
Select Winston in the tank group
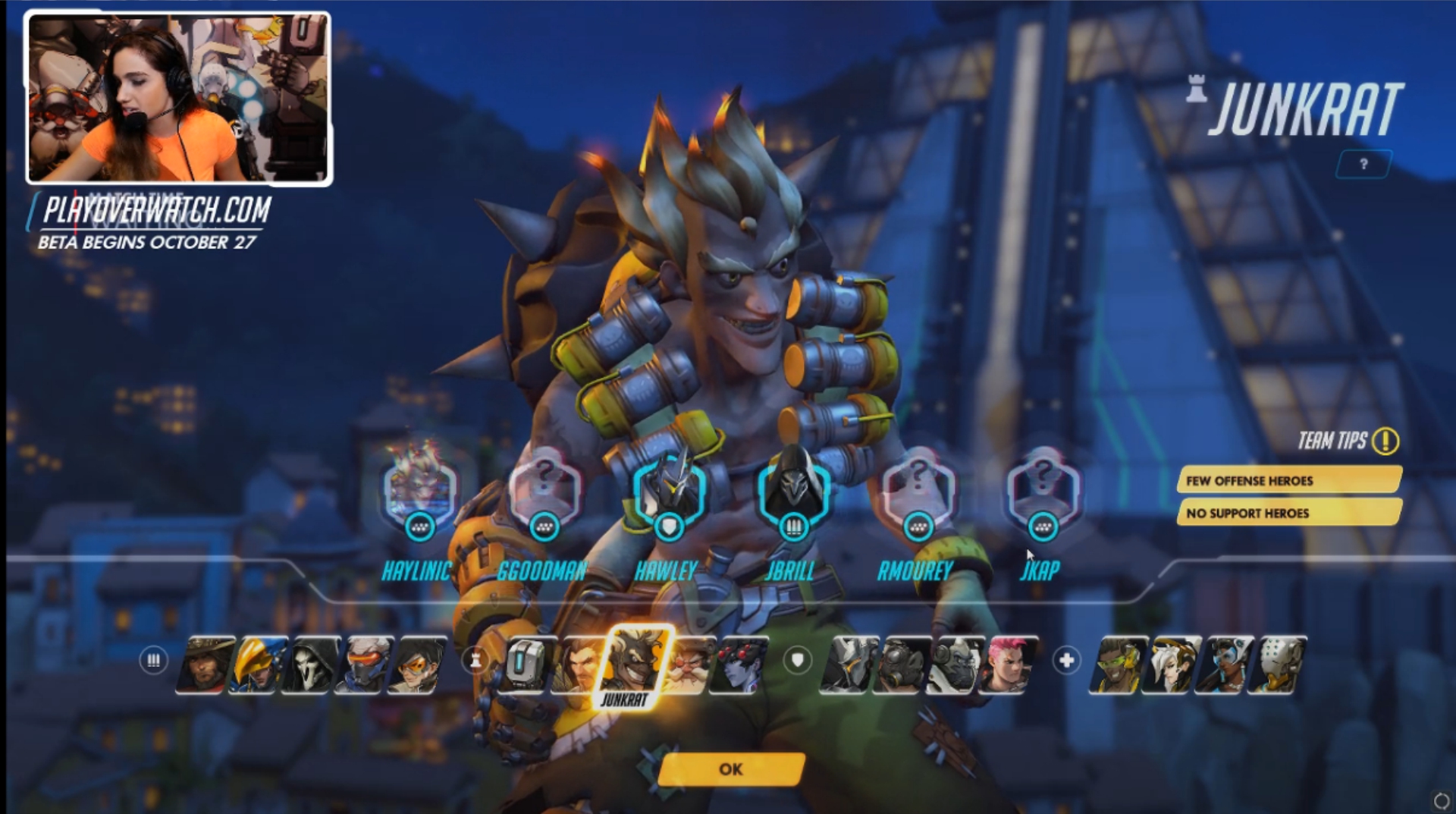[x=955, y=665]
